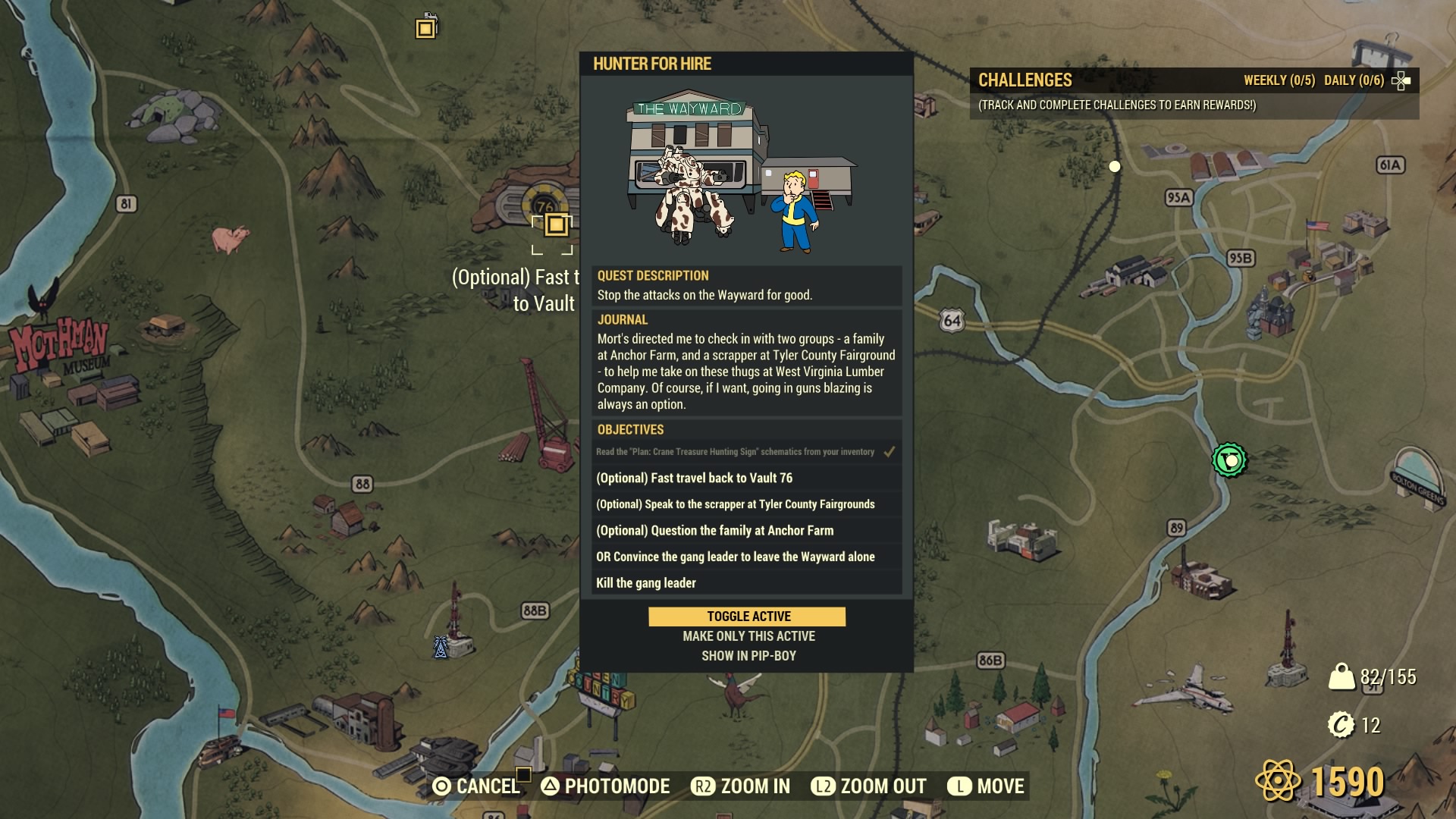Click MAKE ONLY THIS ACTIVE
The height and width of the screenshot is (819, 1456).
(x=747, y=636)
